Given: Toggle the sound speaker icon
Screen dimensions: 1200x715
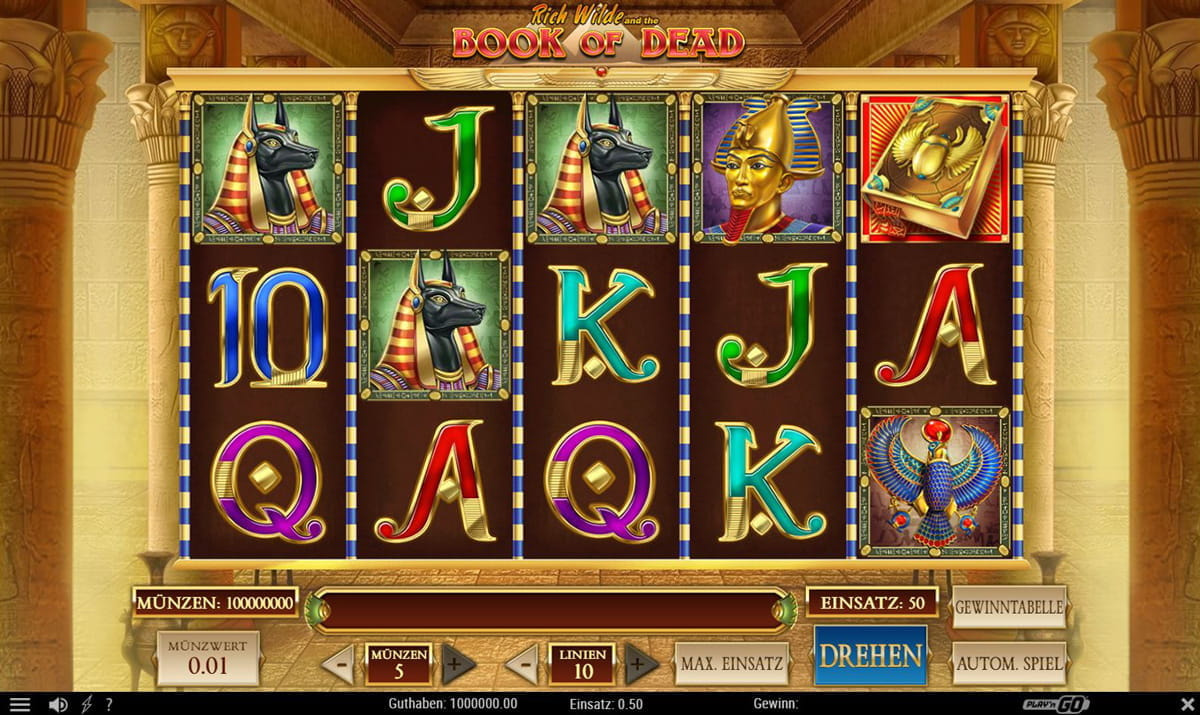Looking at the screenshot, I should (x=58, y=705).
